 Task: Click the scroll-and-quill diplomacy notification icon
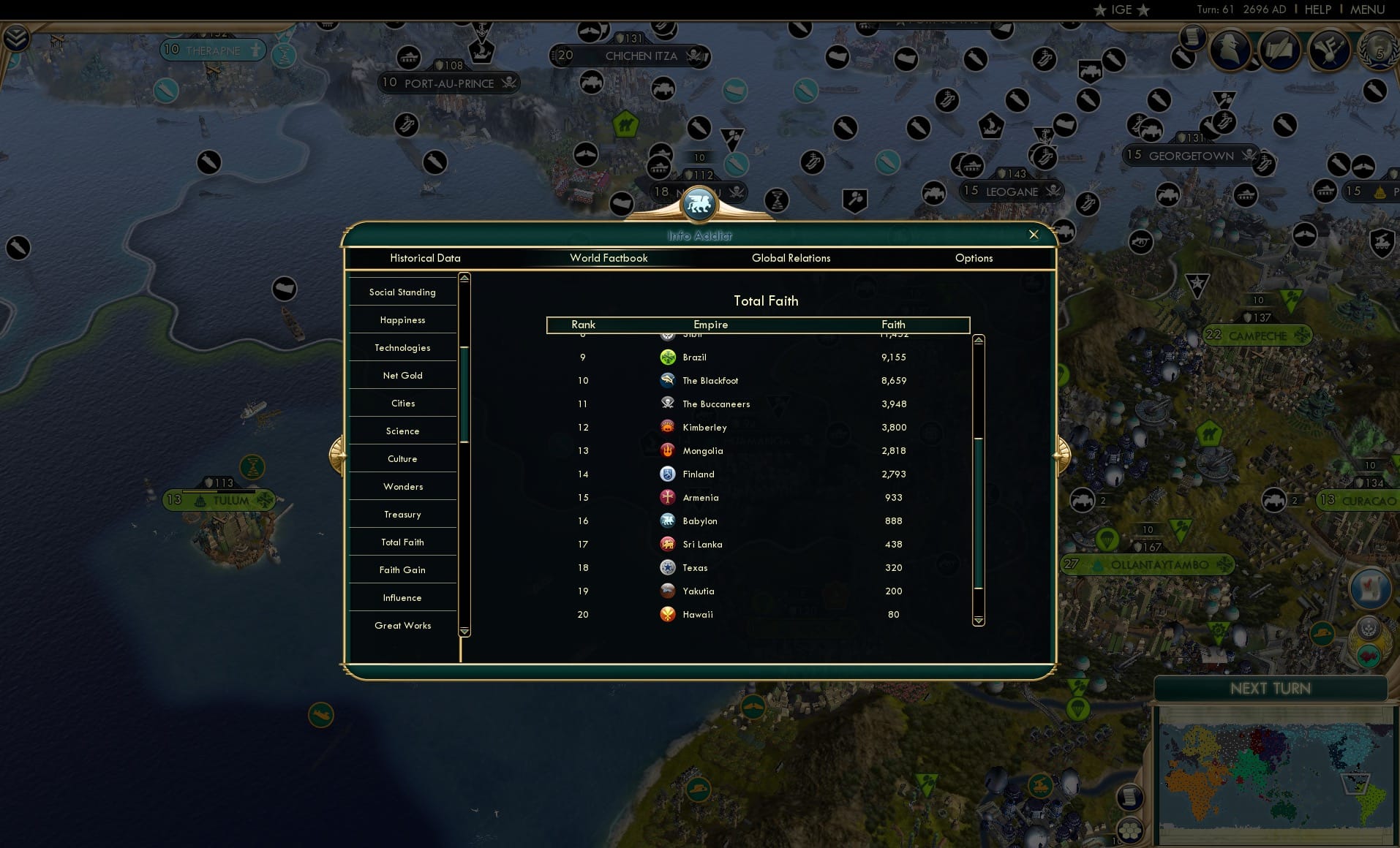pos(1280,50)
